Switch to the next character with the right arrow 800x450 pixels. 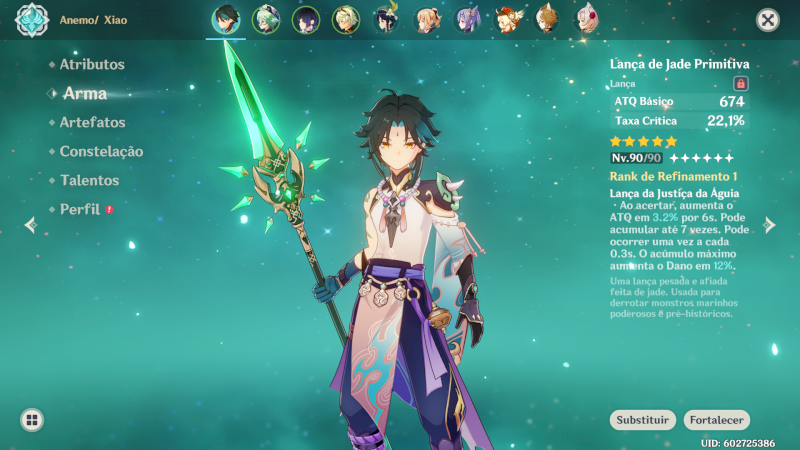click(769, 224)
